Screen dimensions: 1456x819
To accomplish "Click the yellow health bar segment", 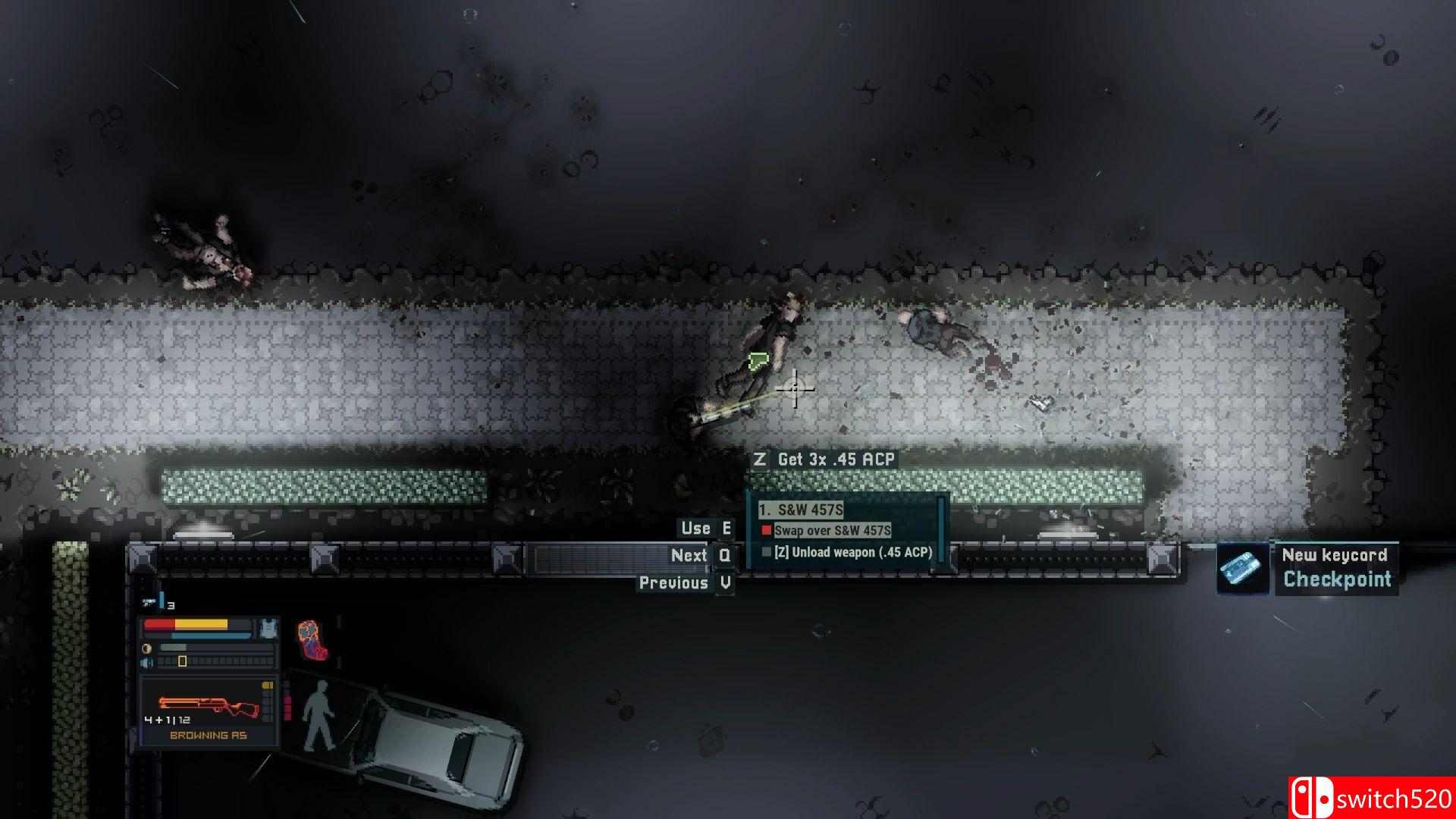I will 201,624.
